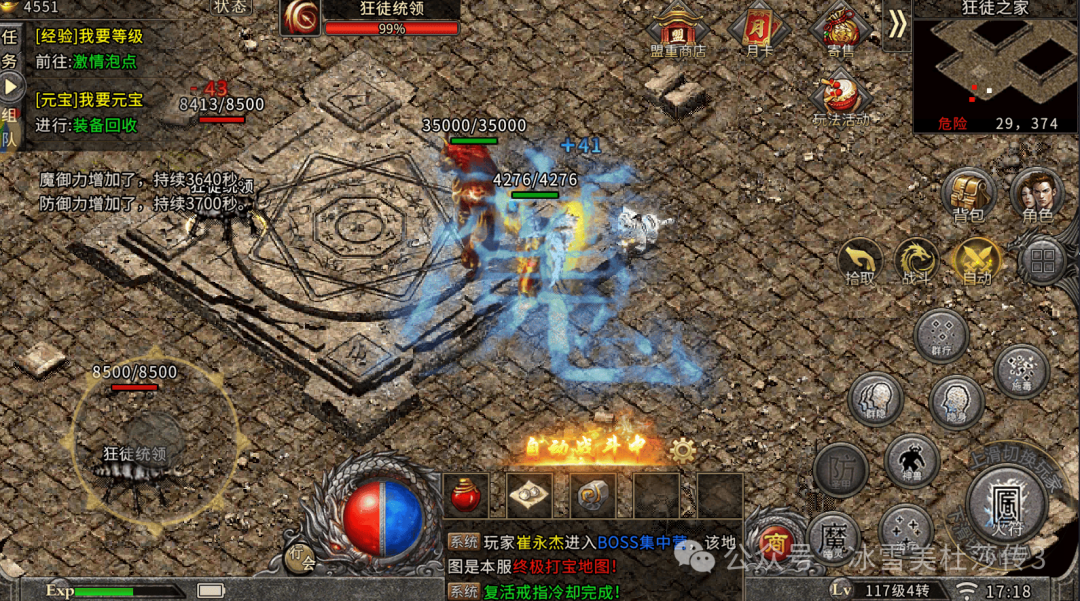Open the 背包 backpack inventory
The height and width of the screenshot is (601, 1080).
tap(968, 193)
